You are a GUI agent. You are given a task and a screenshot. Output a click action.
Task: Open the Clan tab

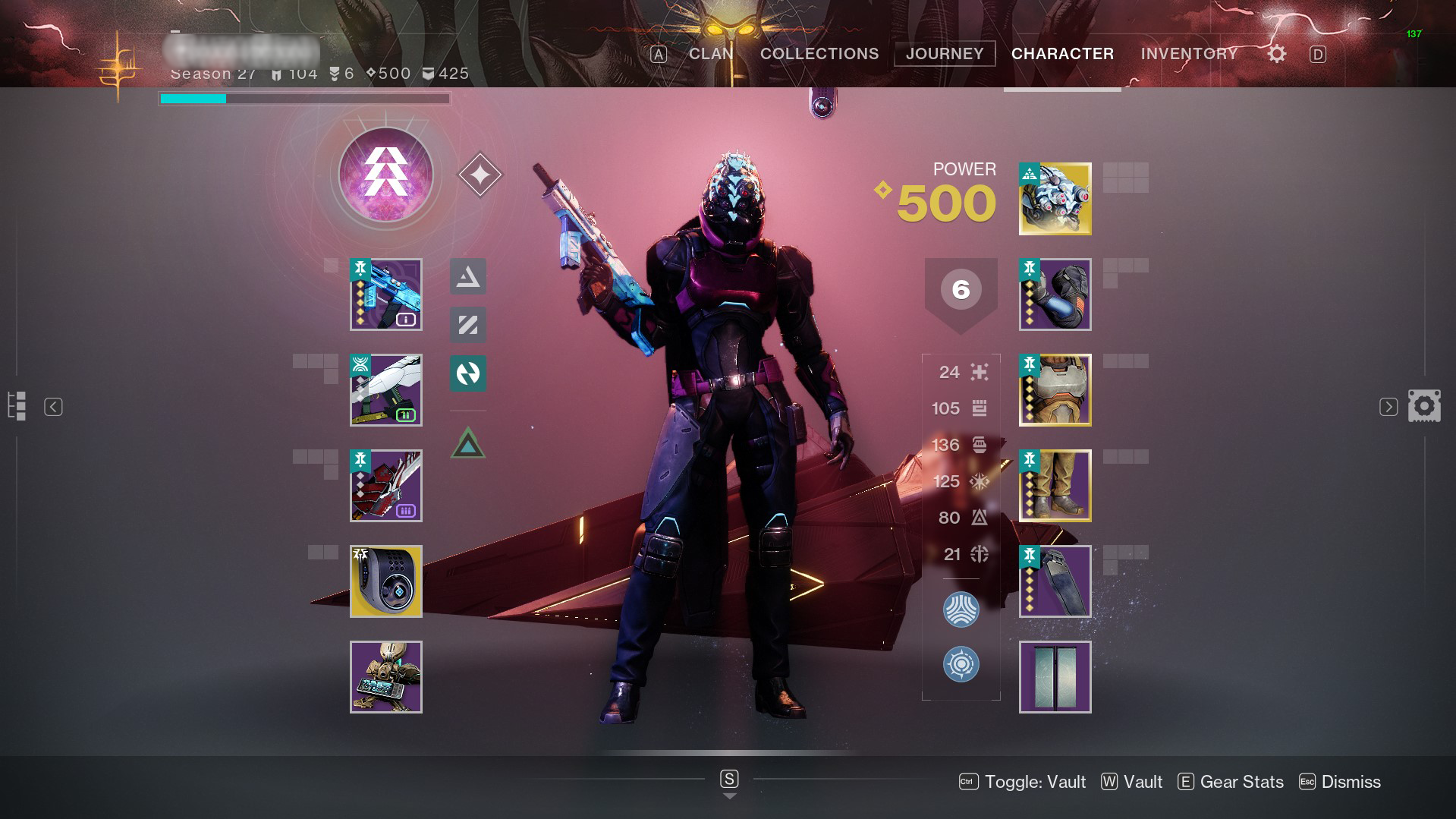point(711,54)
